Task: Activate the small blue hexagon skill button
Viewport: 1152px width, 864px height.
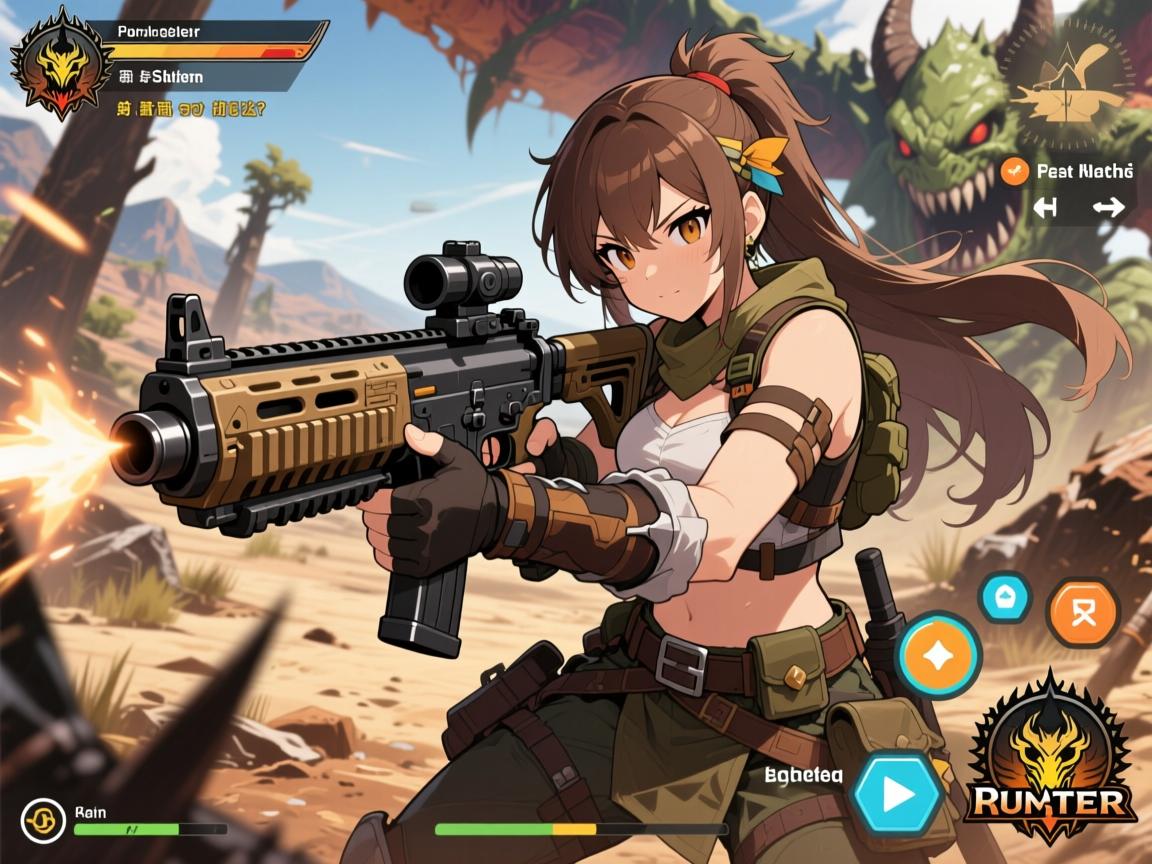Action: point(1004,597)
